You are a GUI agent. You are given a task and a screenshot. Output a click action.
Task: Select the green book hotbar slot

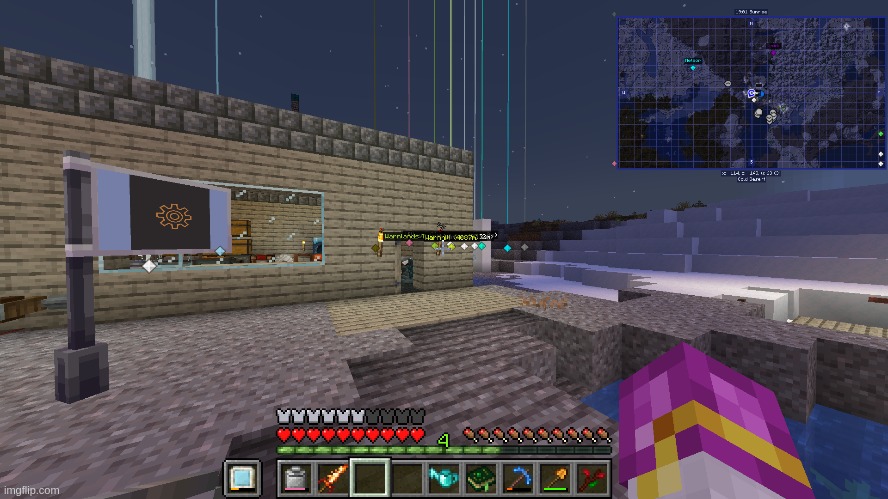480,479
